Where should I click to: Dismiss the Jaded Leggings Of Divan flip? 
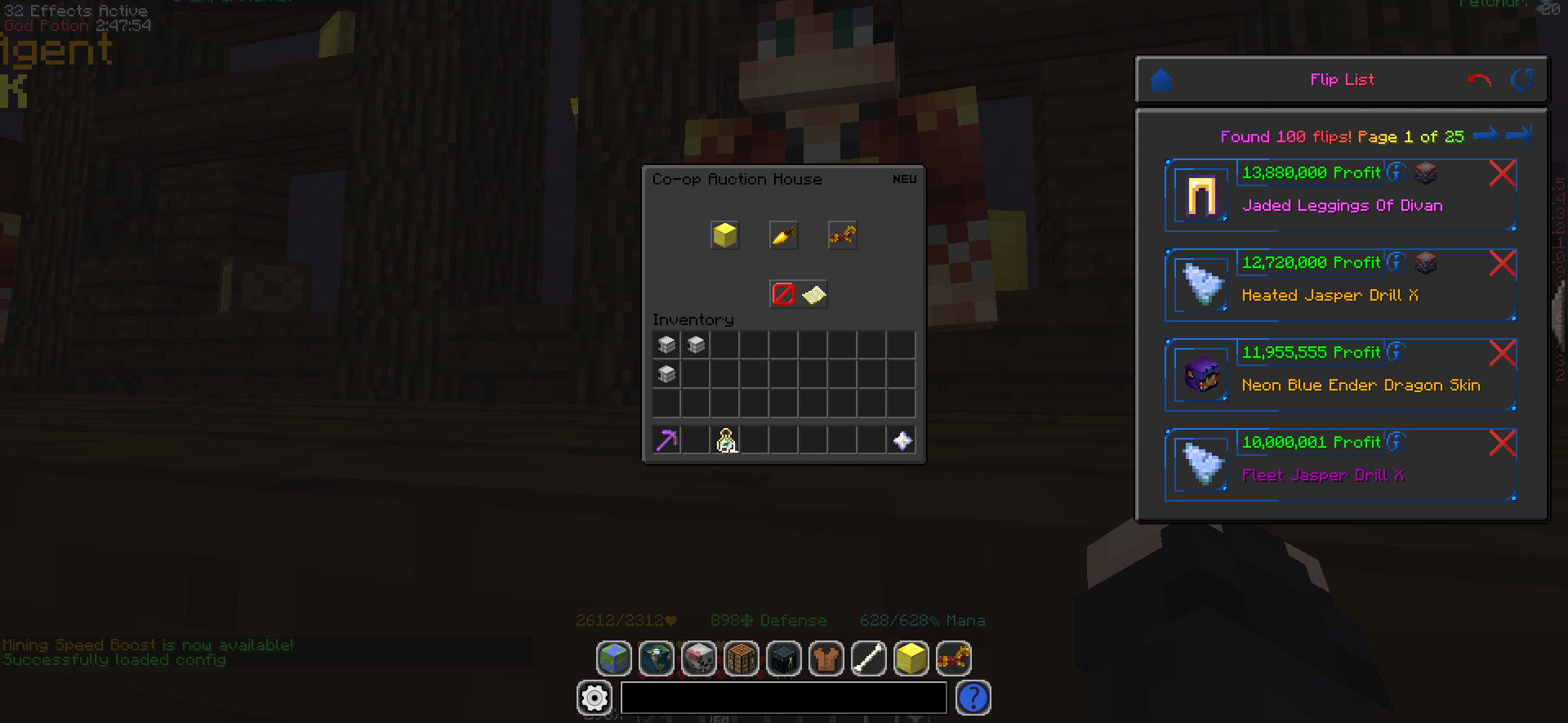(1503, 173)
